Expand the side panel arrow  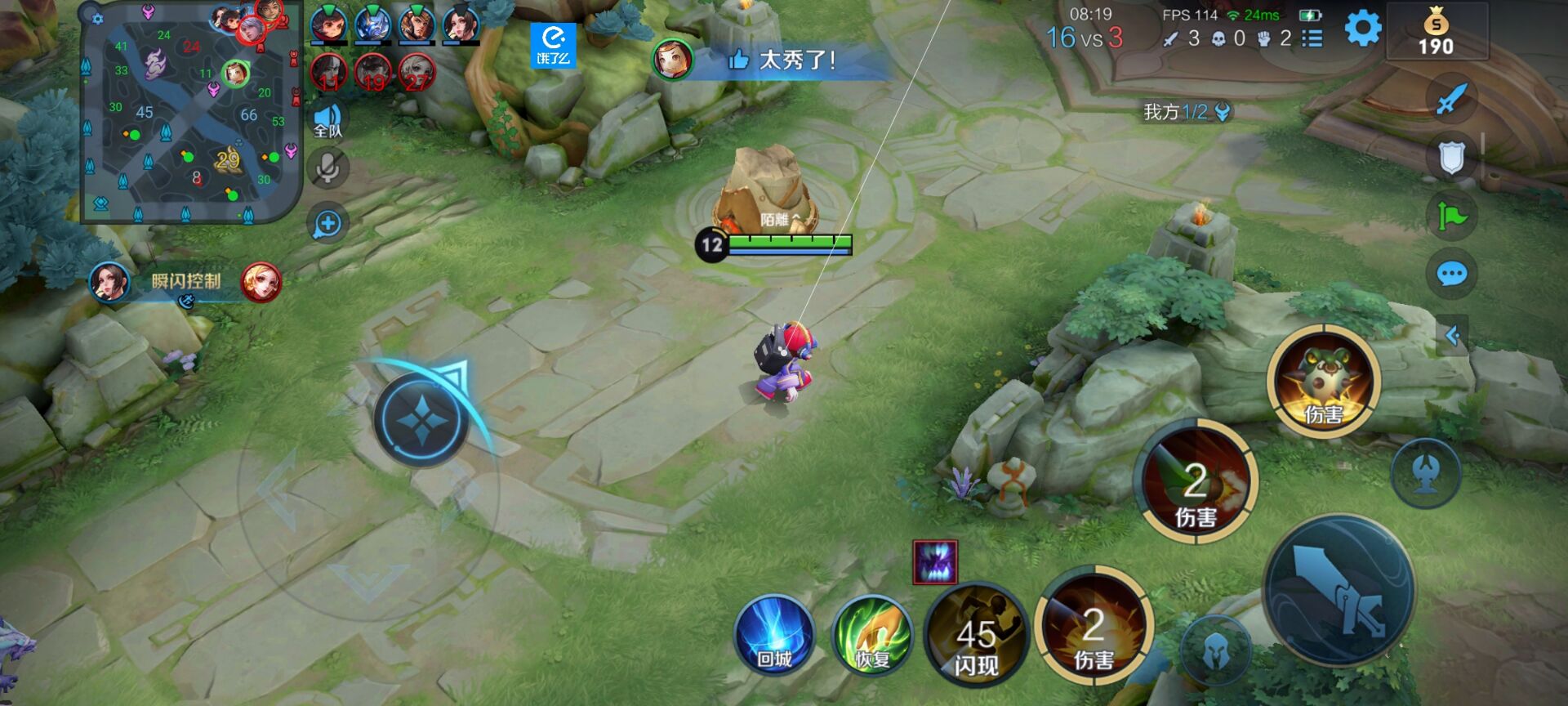(1452, 335)
